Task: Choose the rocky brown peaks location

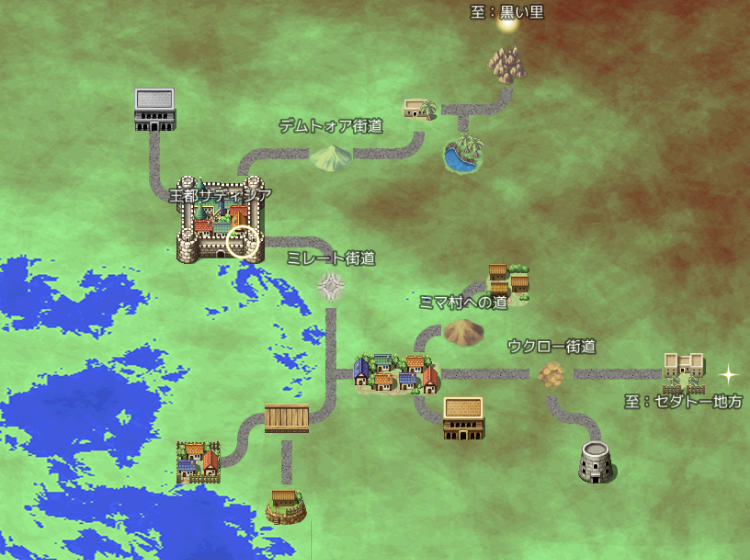Action: click(x=506, y=65)
